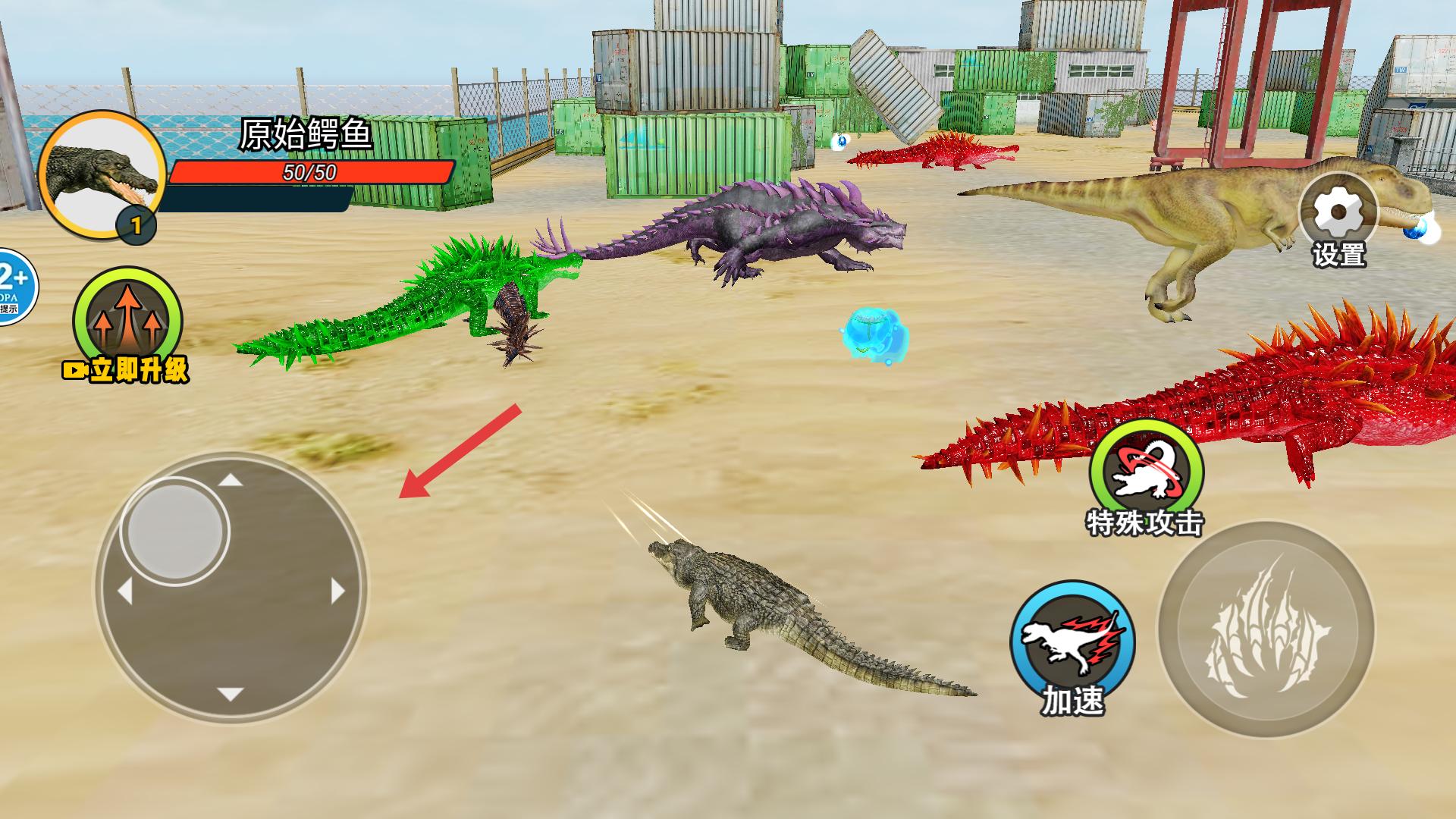
Task: Tap the joystick's right arrow
Action: pyautogui.click(x=337, y=590)
